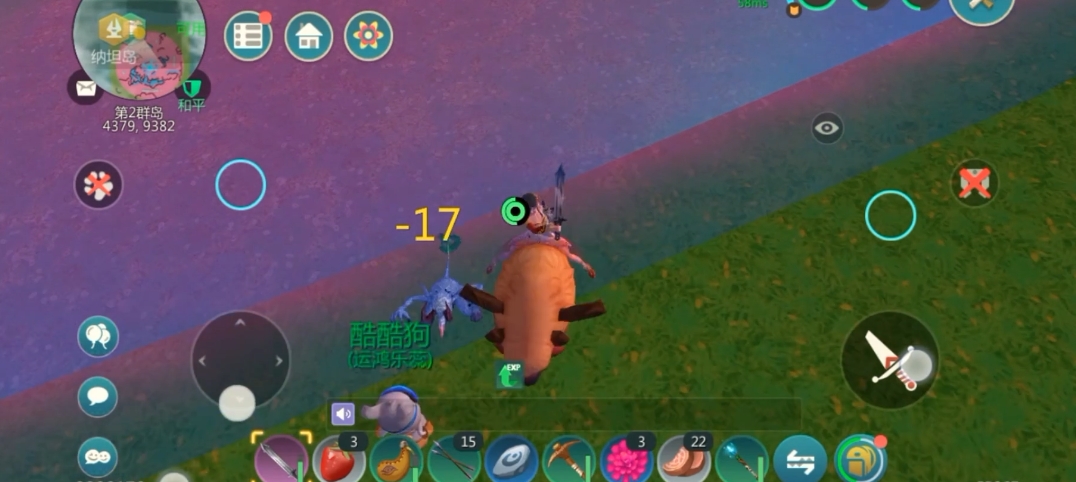This screenshot has height=482, width=1076.
Task: Select the strawberry hotbar slot
Action: pos(339,461)
